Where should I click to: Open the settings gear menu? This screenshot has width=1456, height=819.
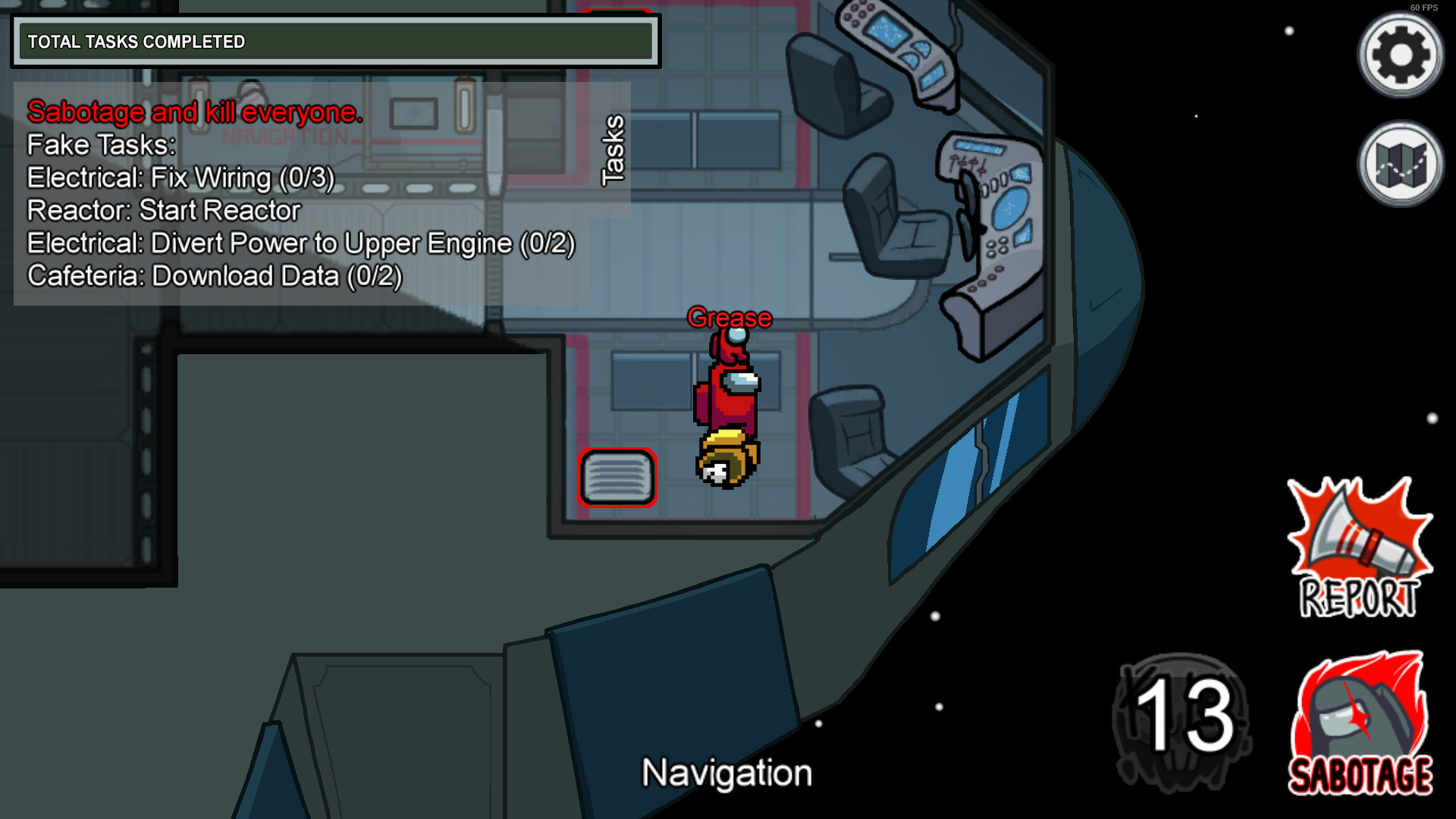(x=1400, y=55)
